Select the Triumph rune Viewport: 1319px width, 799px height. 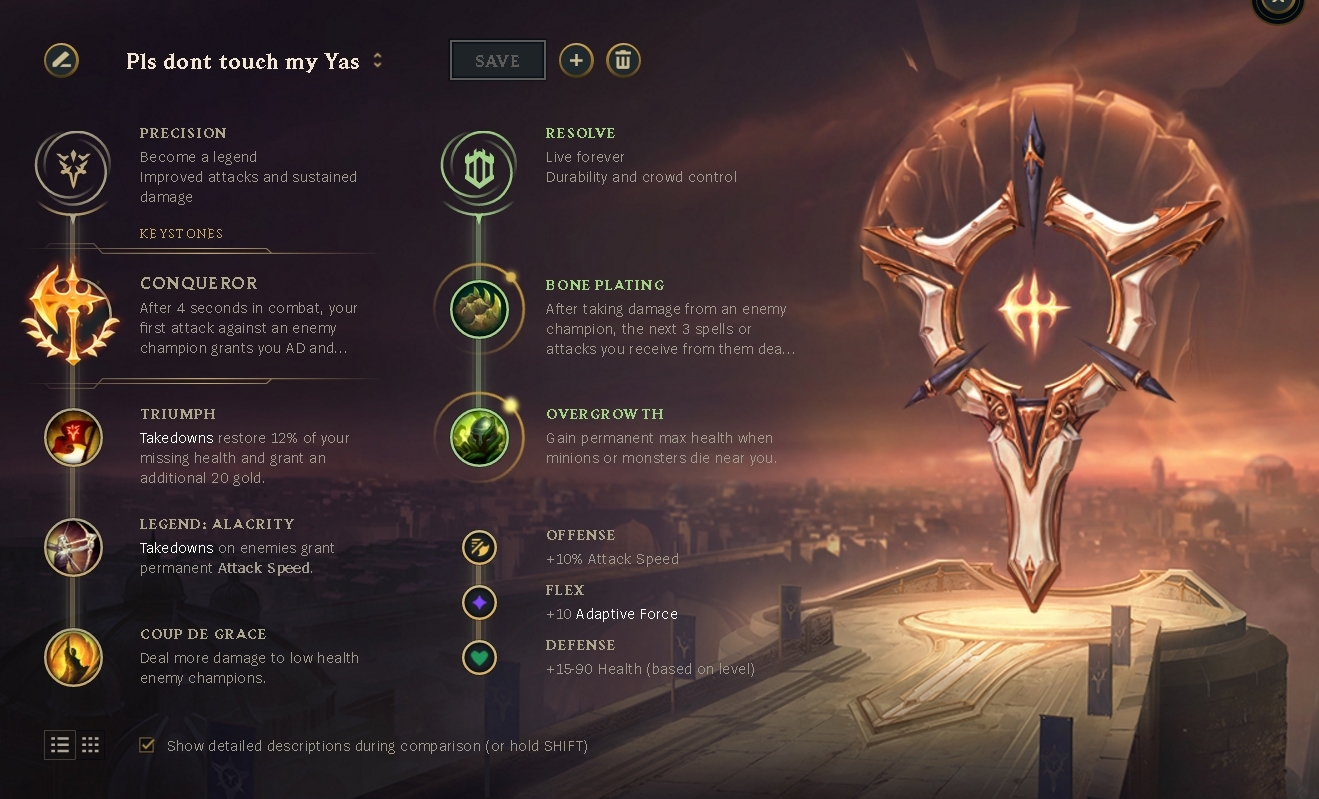(73, 437)
